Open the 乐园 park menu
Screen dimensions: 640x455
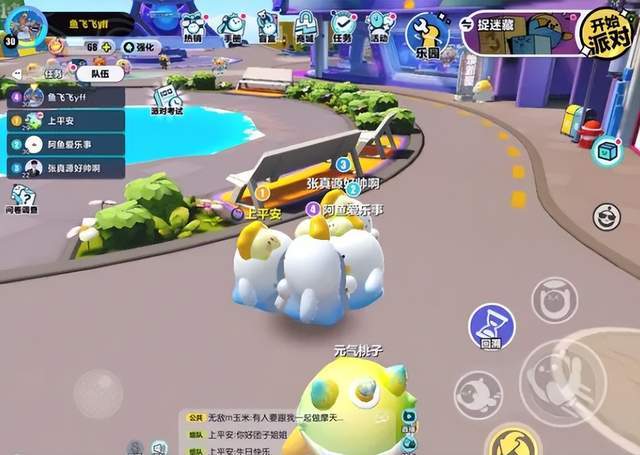click(x=424, y=35)
